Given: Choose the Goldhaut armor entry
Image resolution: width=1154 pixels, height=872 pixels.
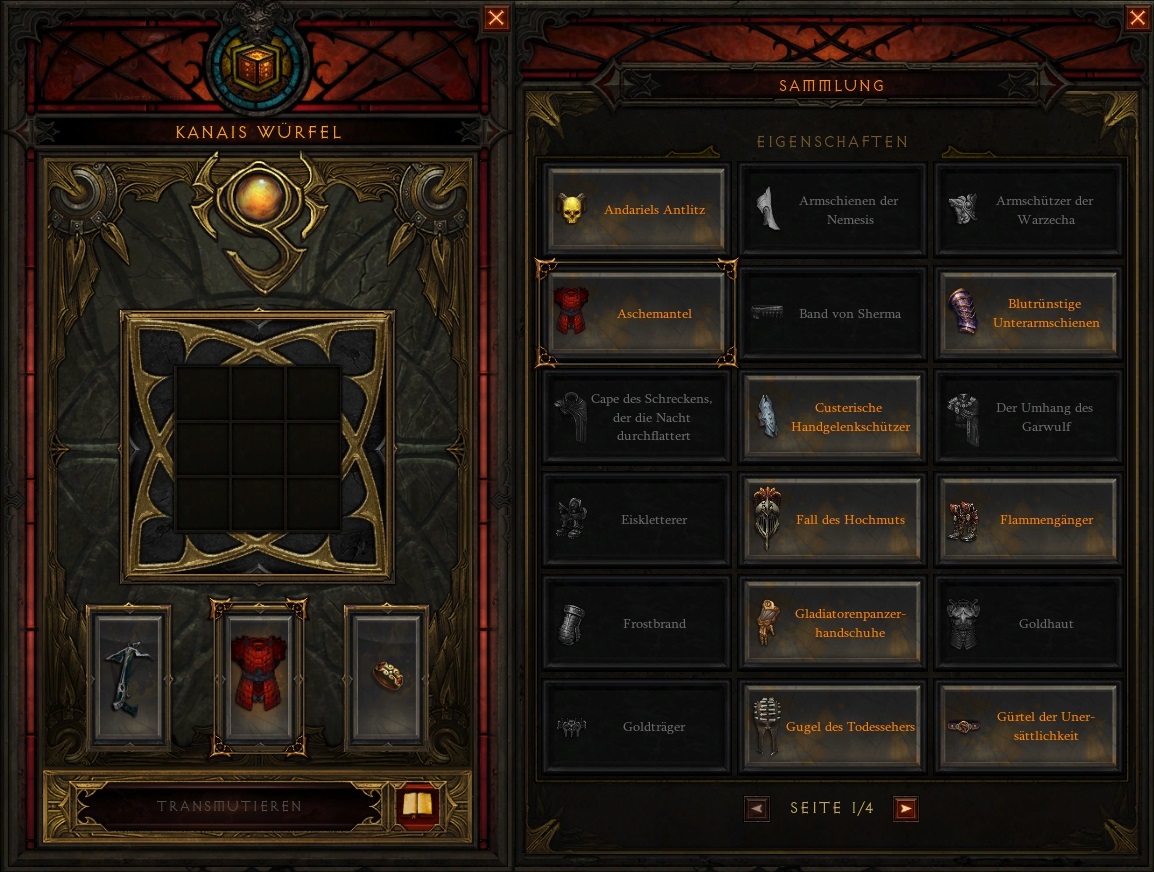Looking at the screenshot, I should 1027,624.
